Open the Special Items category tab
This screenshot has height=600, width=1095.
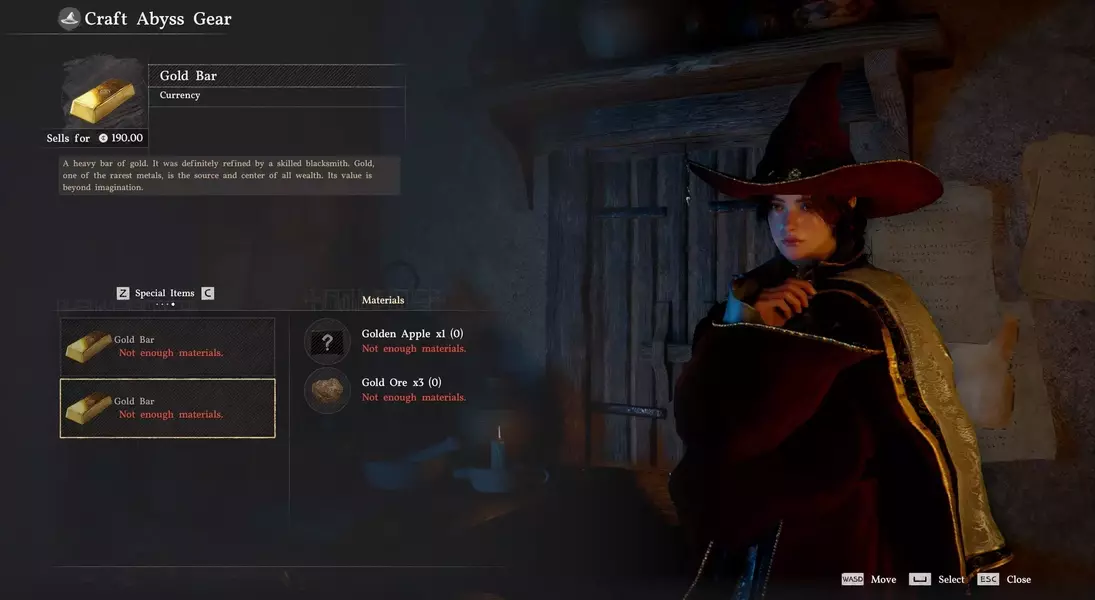[x=165, y=293]
